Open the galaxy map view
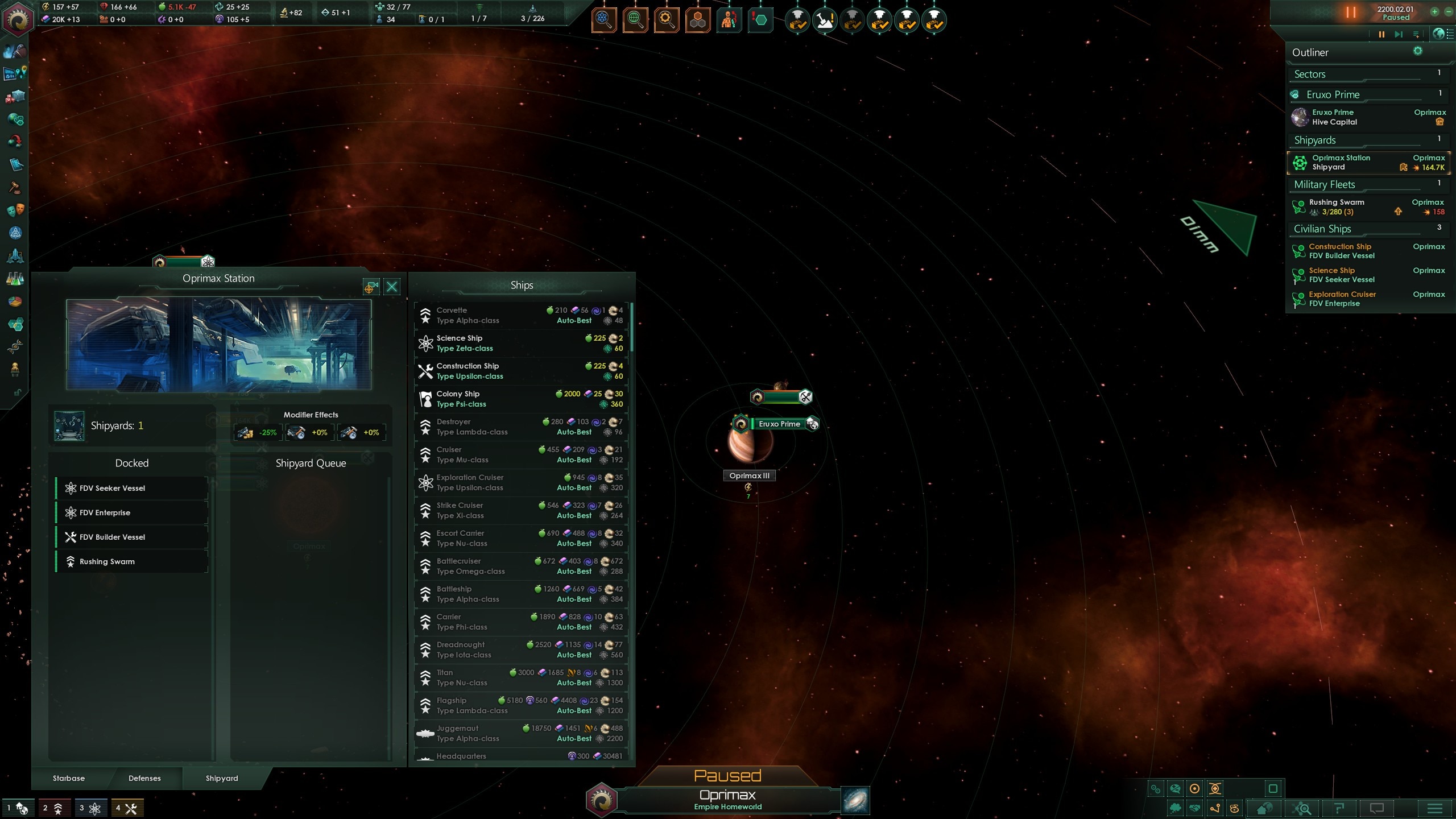This screenshot has height=819, width=1456. coord(855,801)
